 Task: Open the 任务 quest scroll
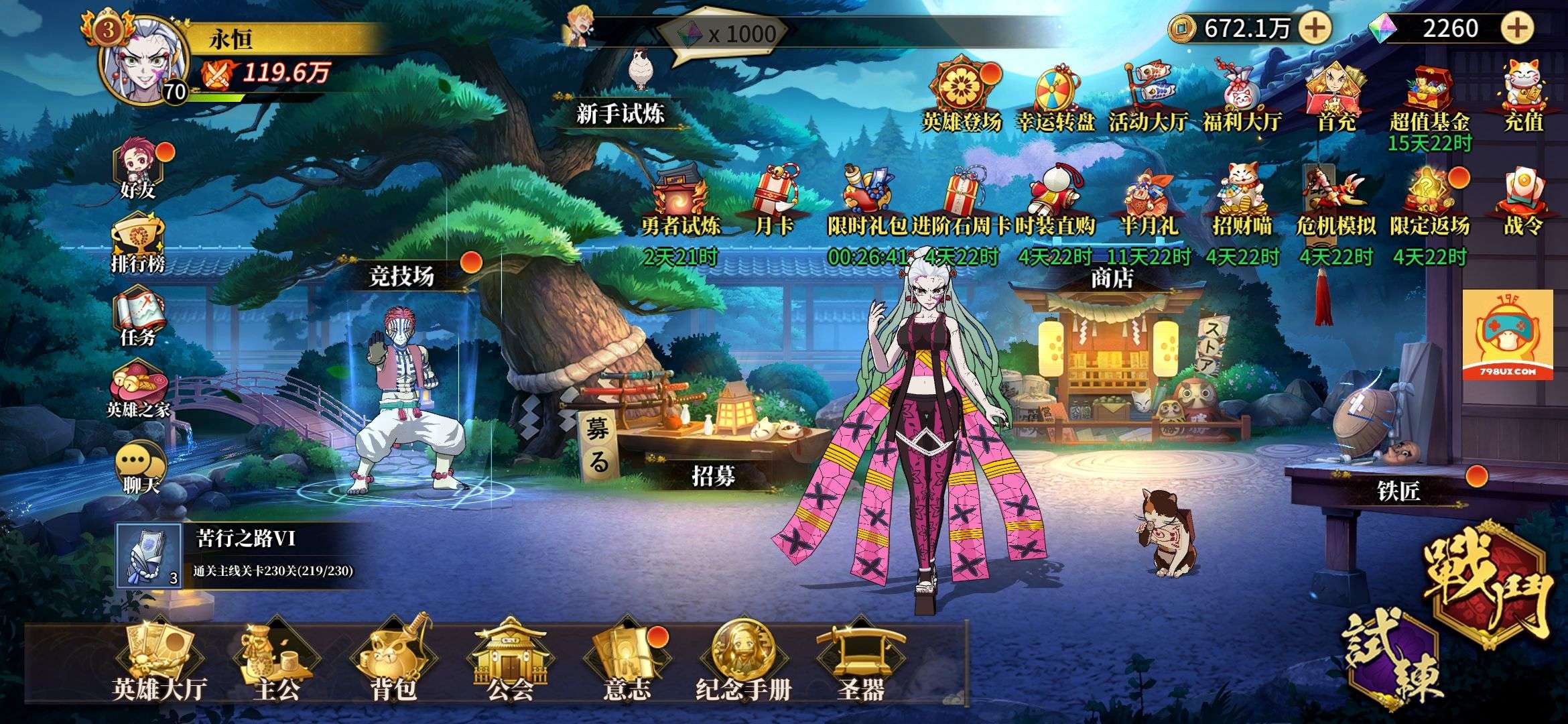138,317
